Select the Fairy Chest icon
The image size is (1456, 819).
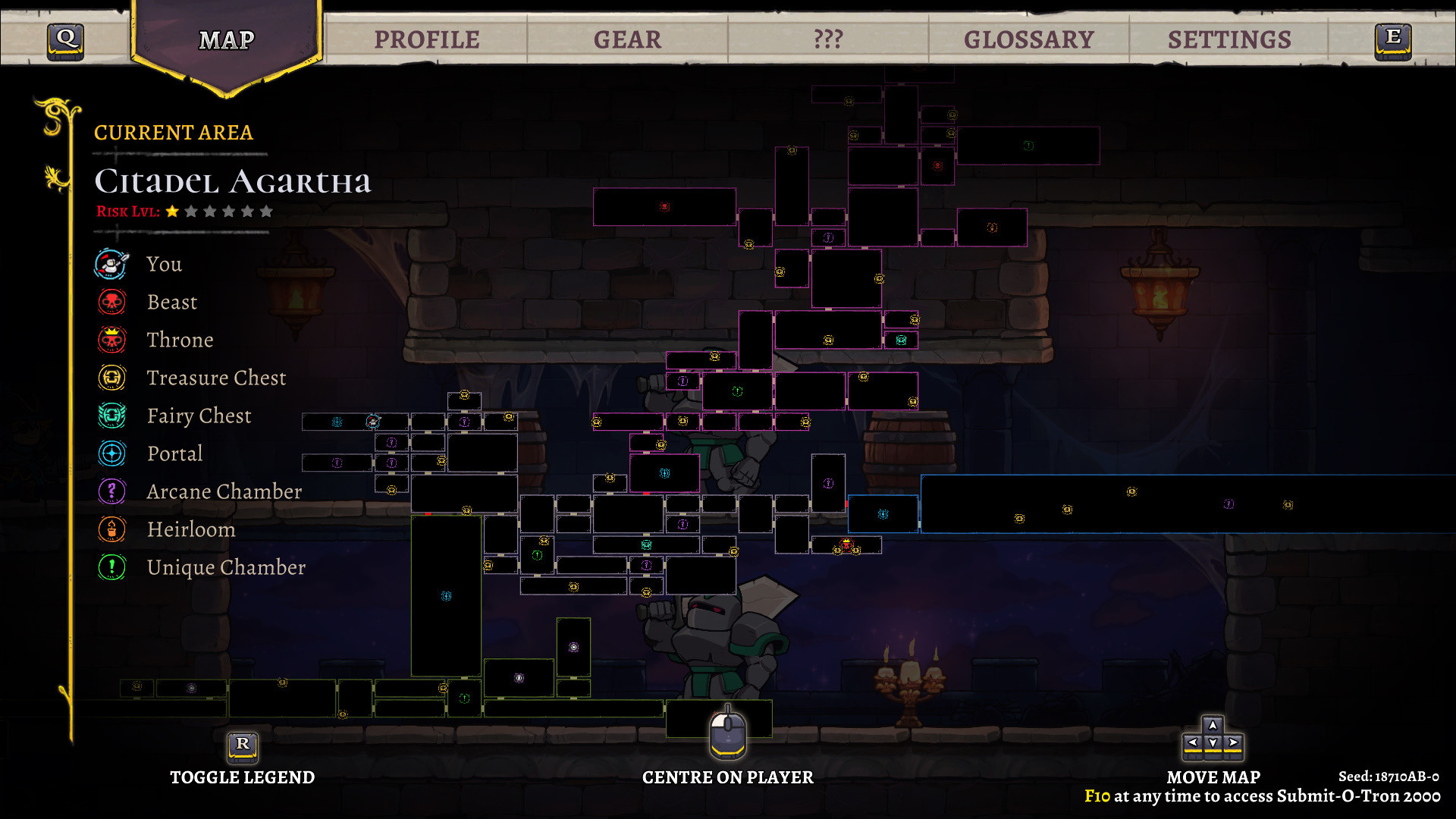coord(111,416)
